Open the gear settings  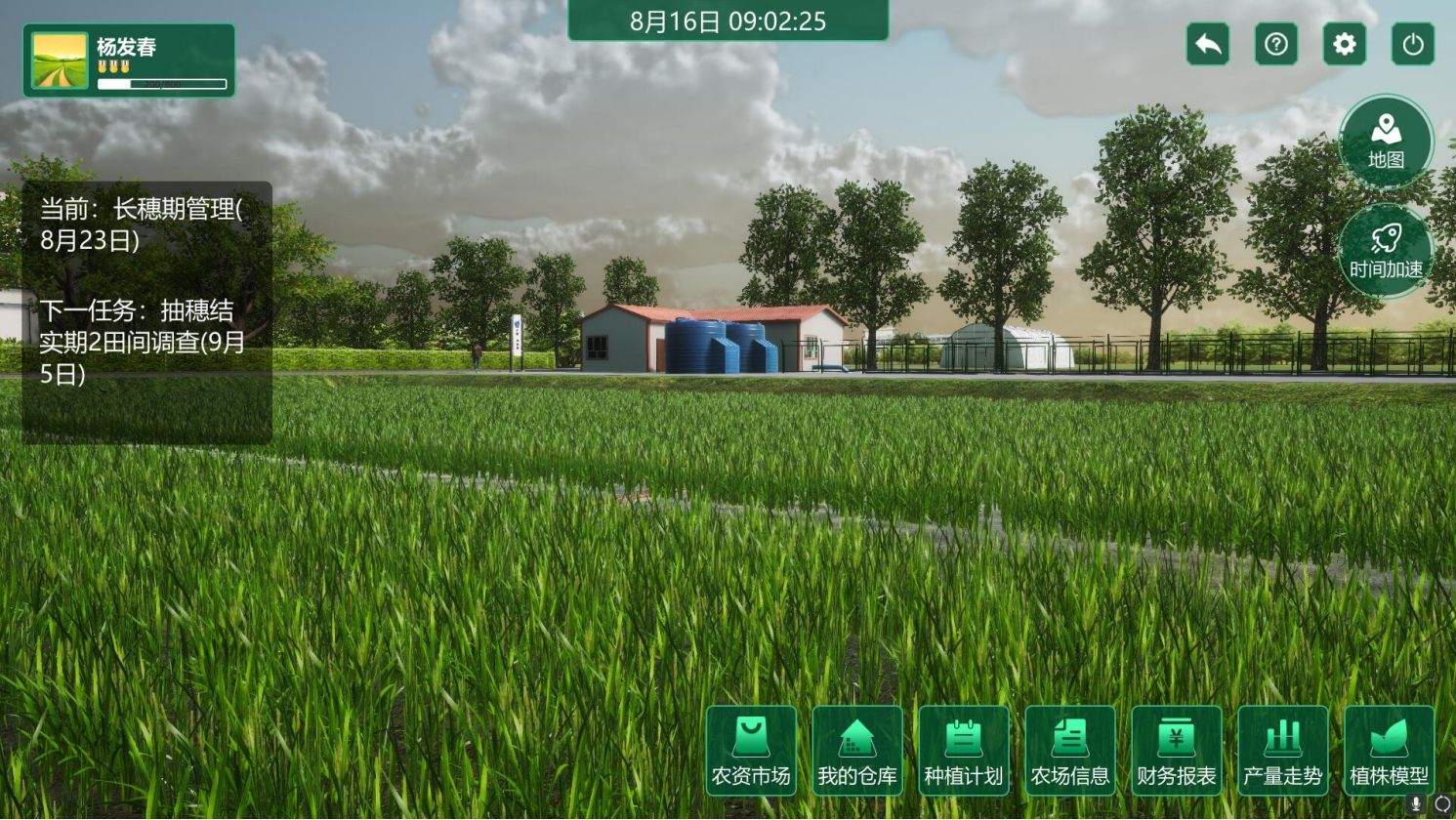(1345, 44)
